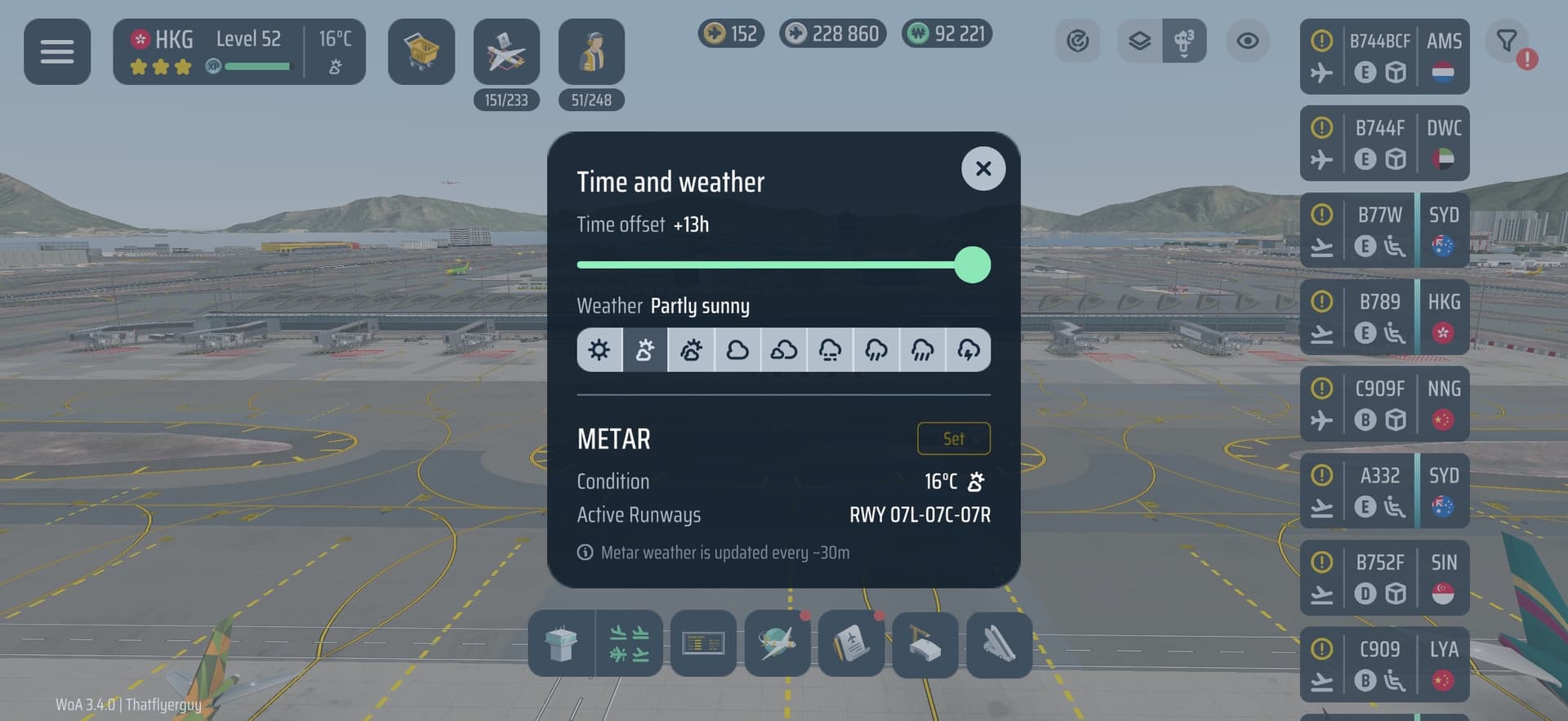Open the aircraft fleet panel showing 151/233
The width and height of the screenshot is (1568, 721).
506,51
